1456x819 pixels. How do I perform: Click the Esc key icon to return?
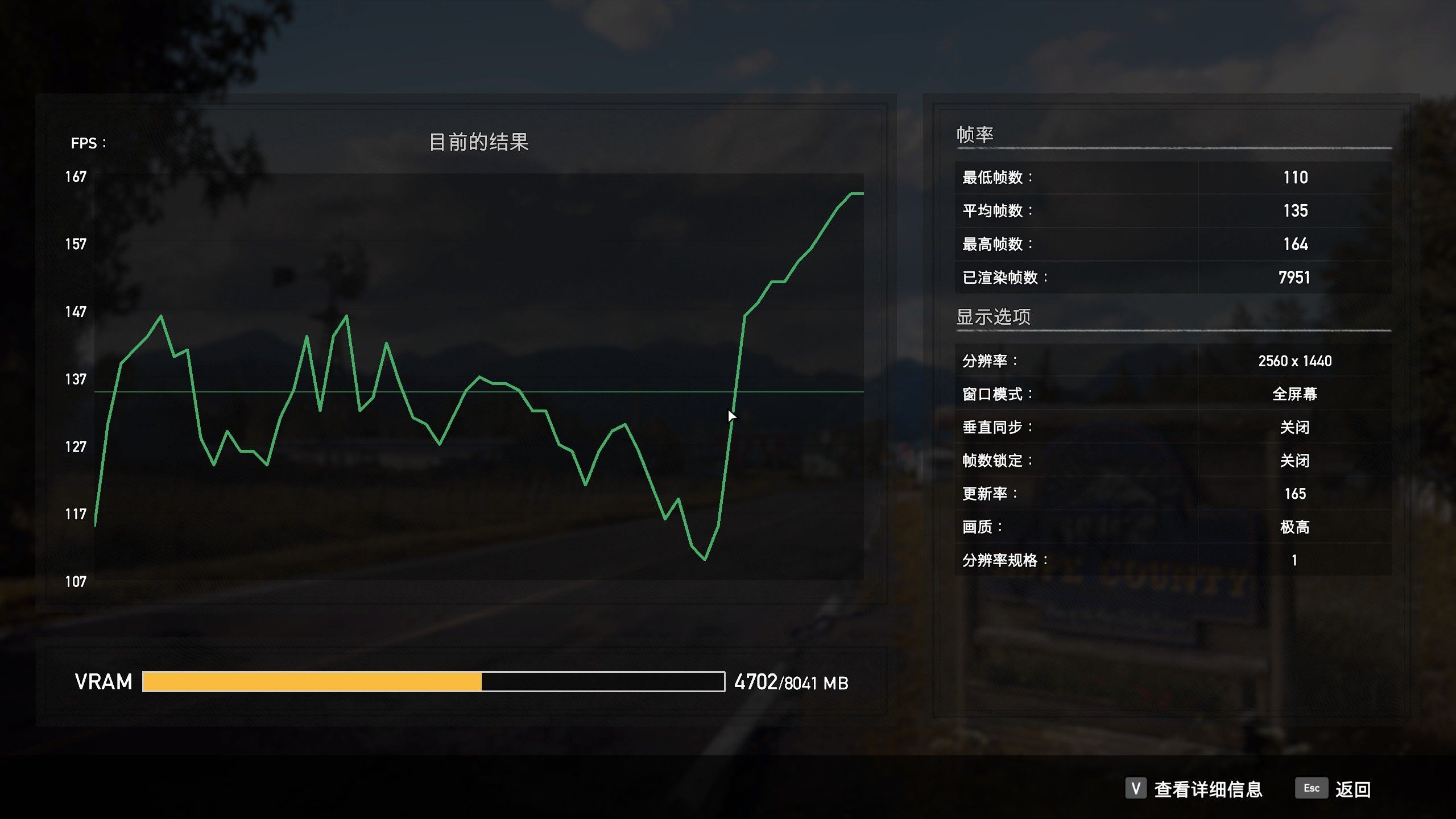(x=1311, y=789)
